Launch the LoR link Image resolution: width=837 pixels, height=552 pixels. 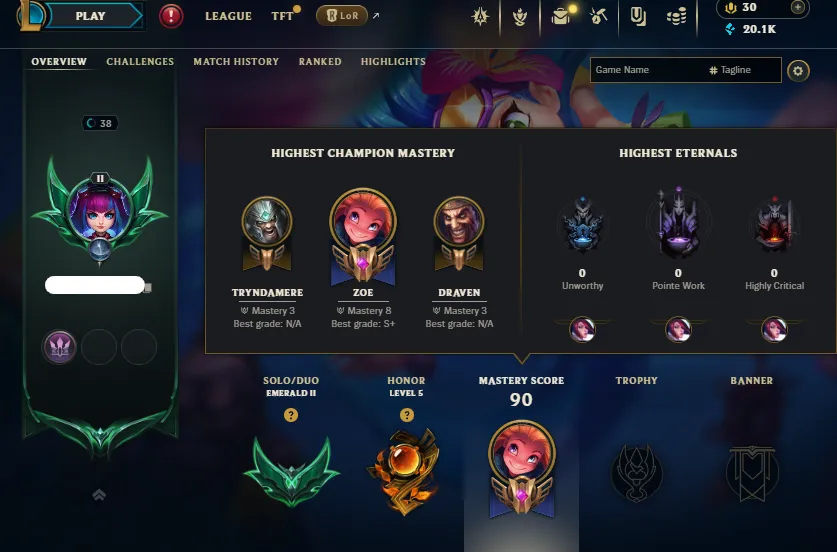[x=342, y=16]
